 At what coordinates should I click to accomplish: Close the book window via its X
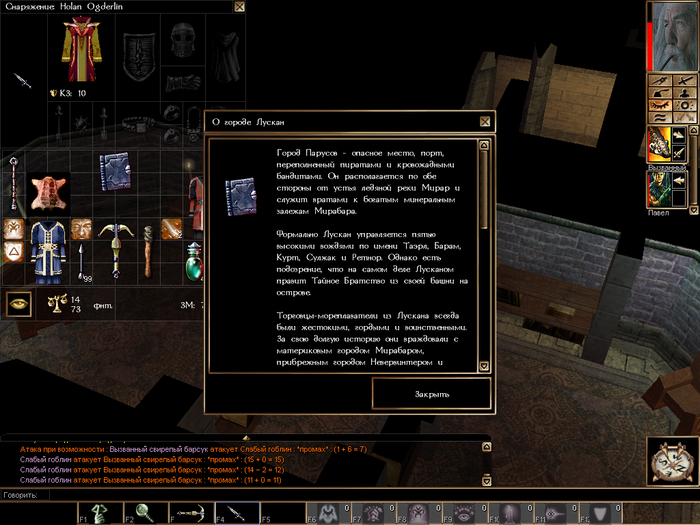point(485,122)
